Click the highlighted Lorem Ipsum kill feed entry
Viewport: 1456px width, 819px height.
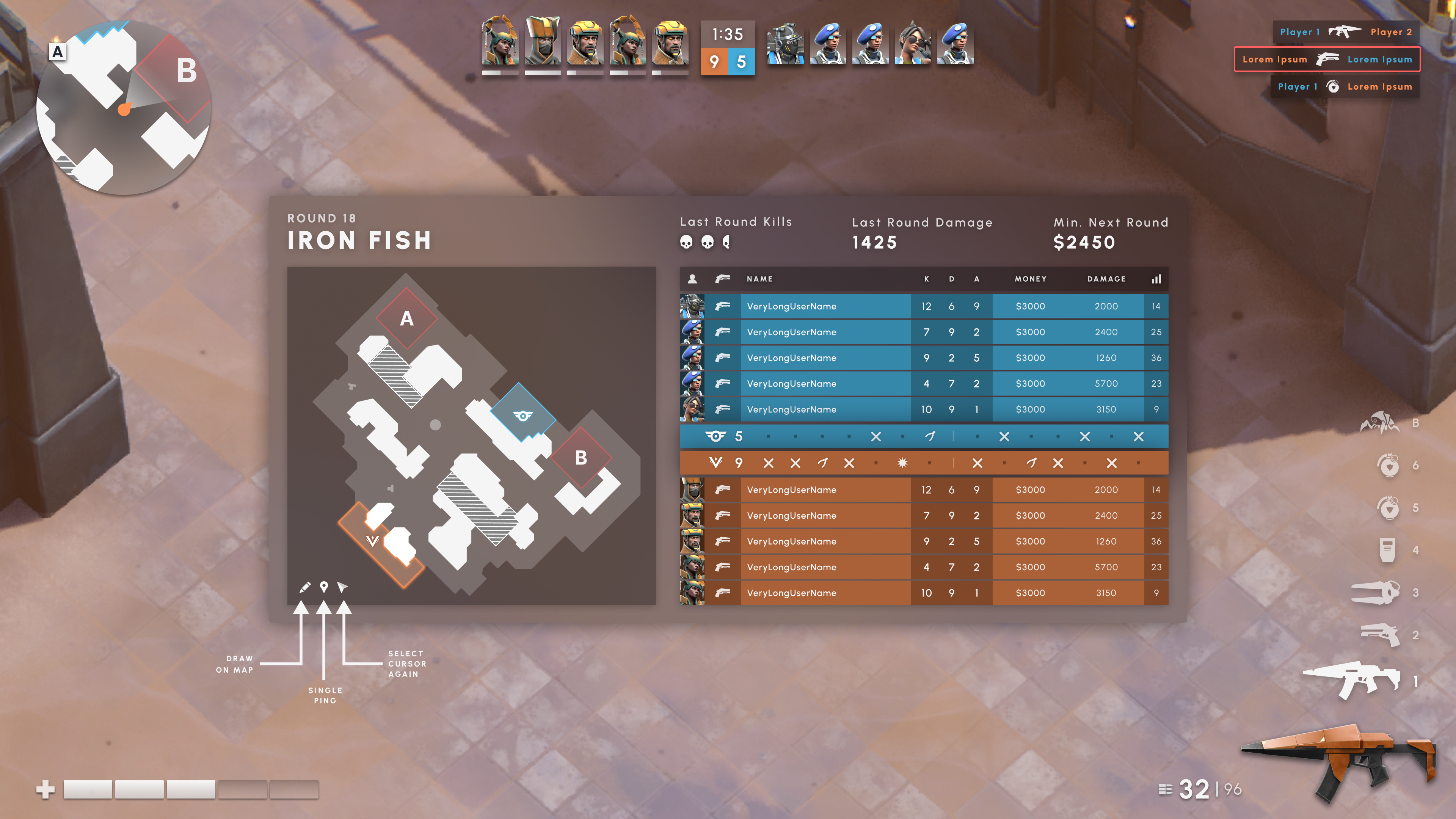tap(1327, 60)
